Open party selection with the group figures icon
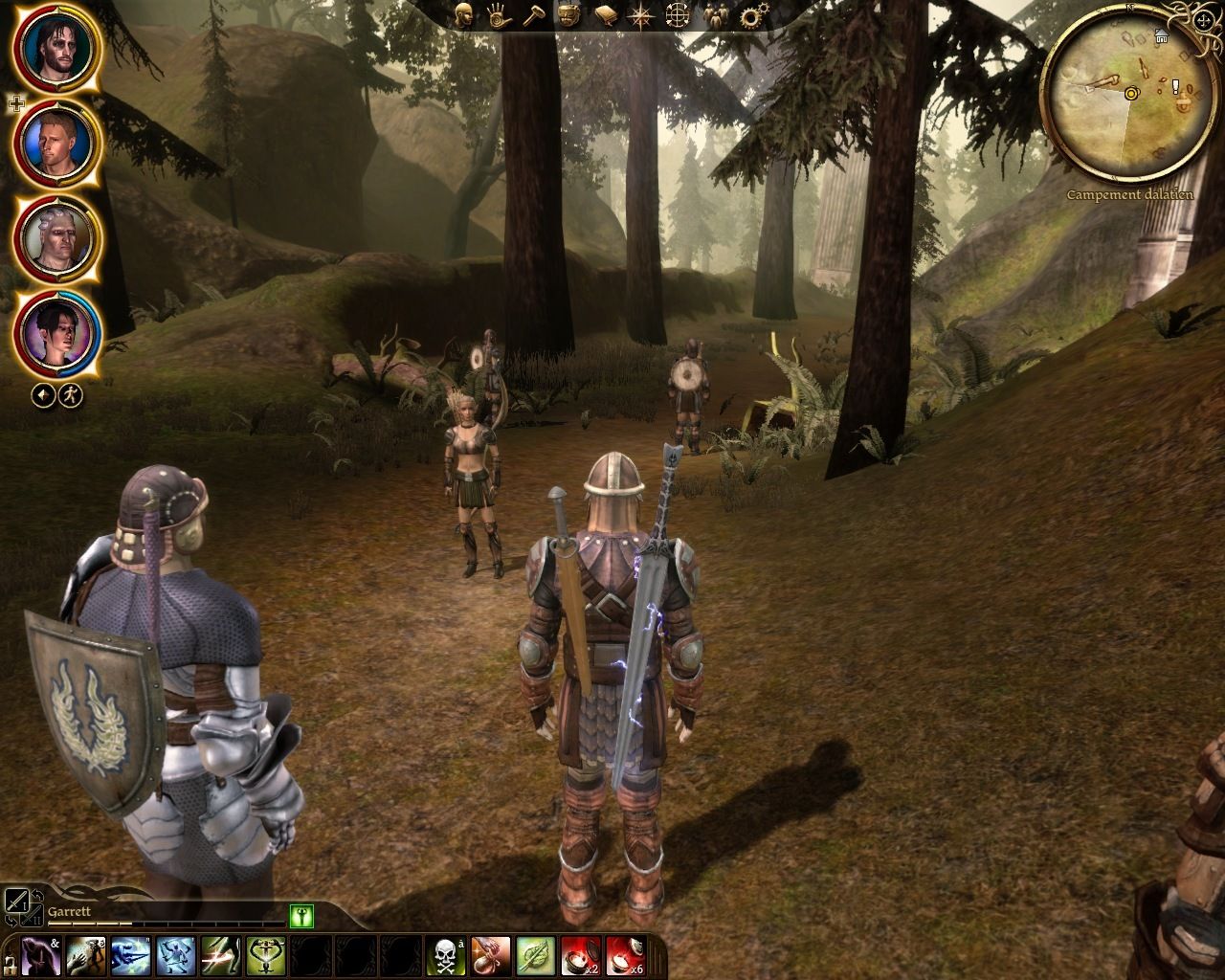The width and height of the screenshot is (1225, 980). [x=714, y=17]
